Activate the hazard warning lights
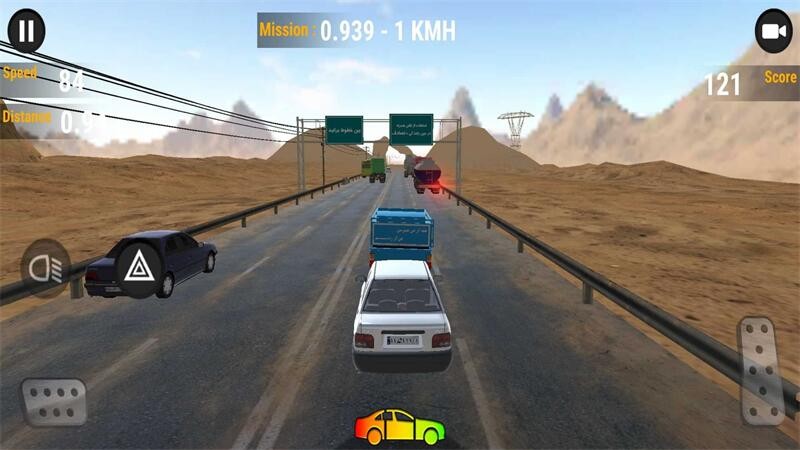 coord(138,267)
